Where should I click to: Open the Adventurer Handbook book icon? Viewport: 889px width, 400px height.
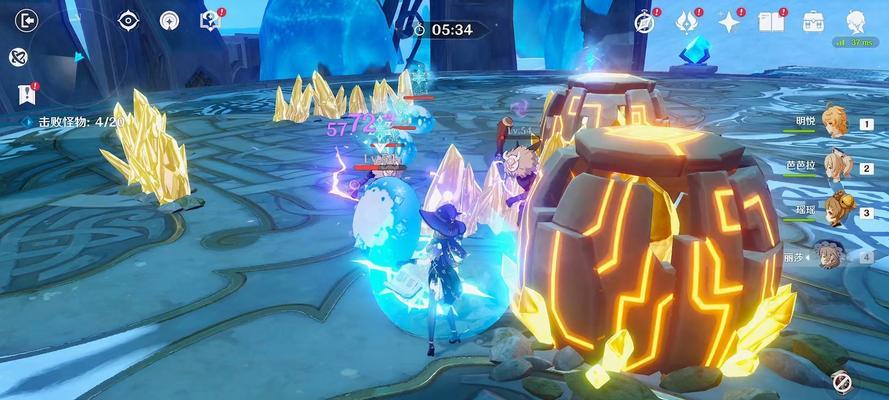click(770, 21)
